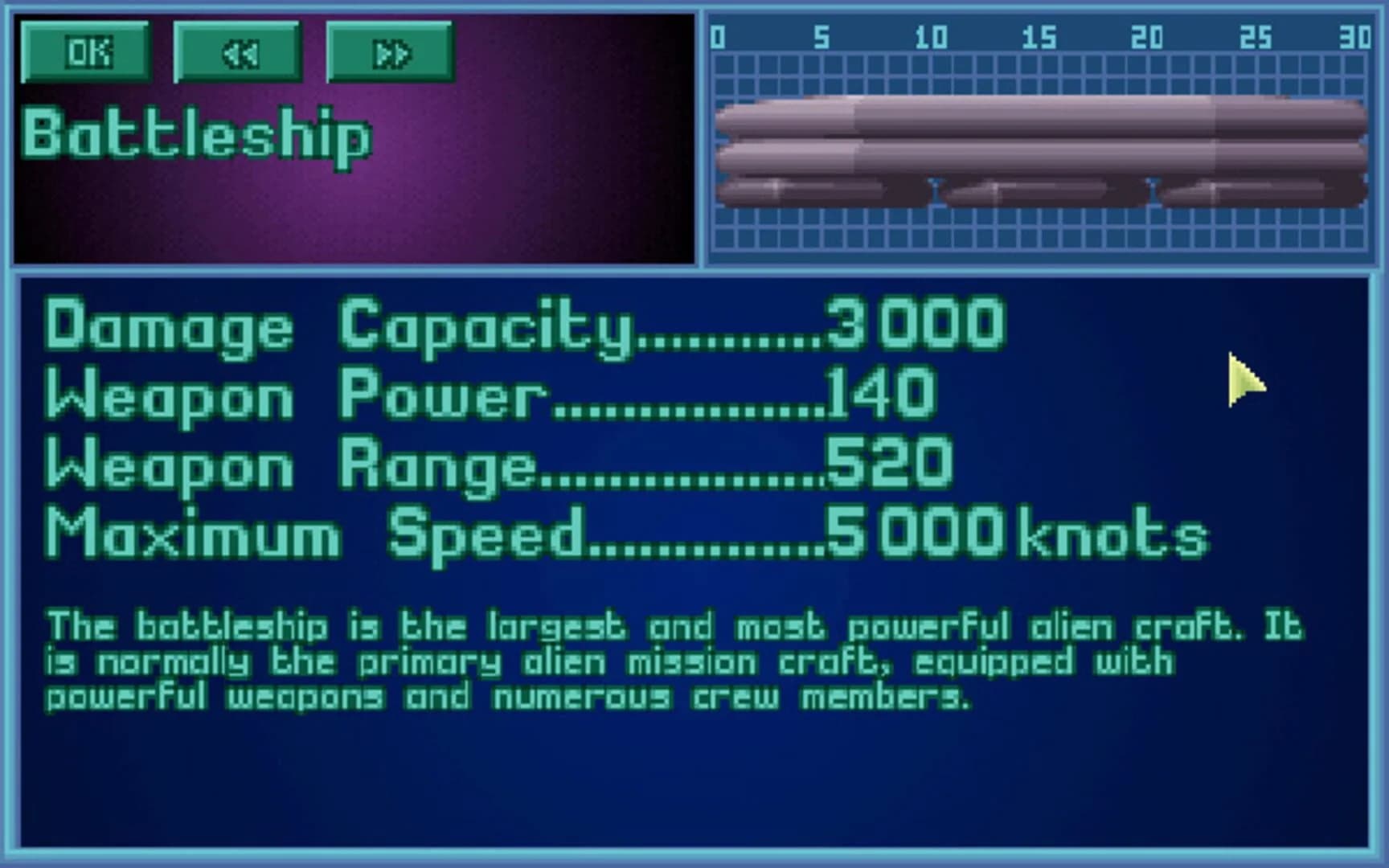Click the top hull section of the battleship drawing
Screen dimensions: 1389x868
tap(1037, 117)
